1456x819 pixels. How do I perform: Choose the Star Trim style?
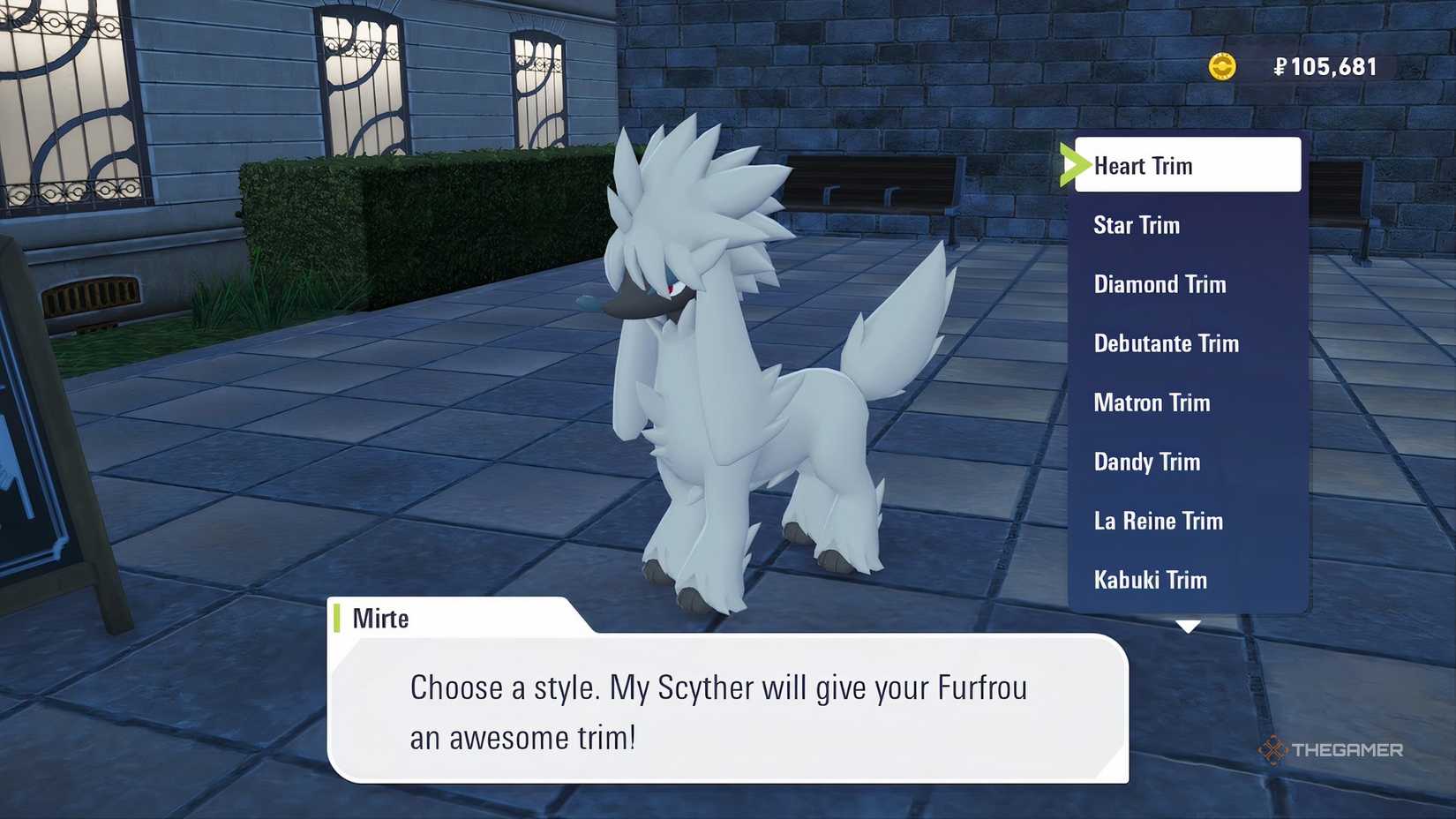pyautogui.click(x=1137, y=225)
